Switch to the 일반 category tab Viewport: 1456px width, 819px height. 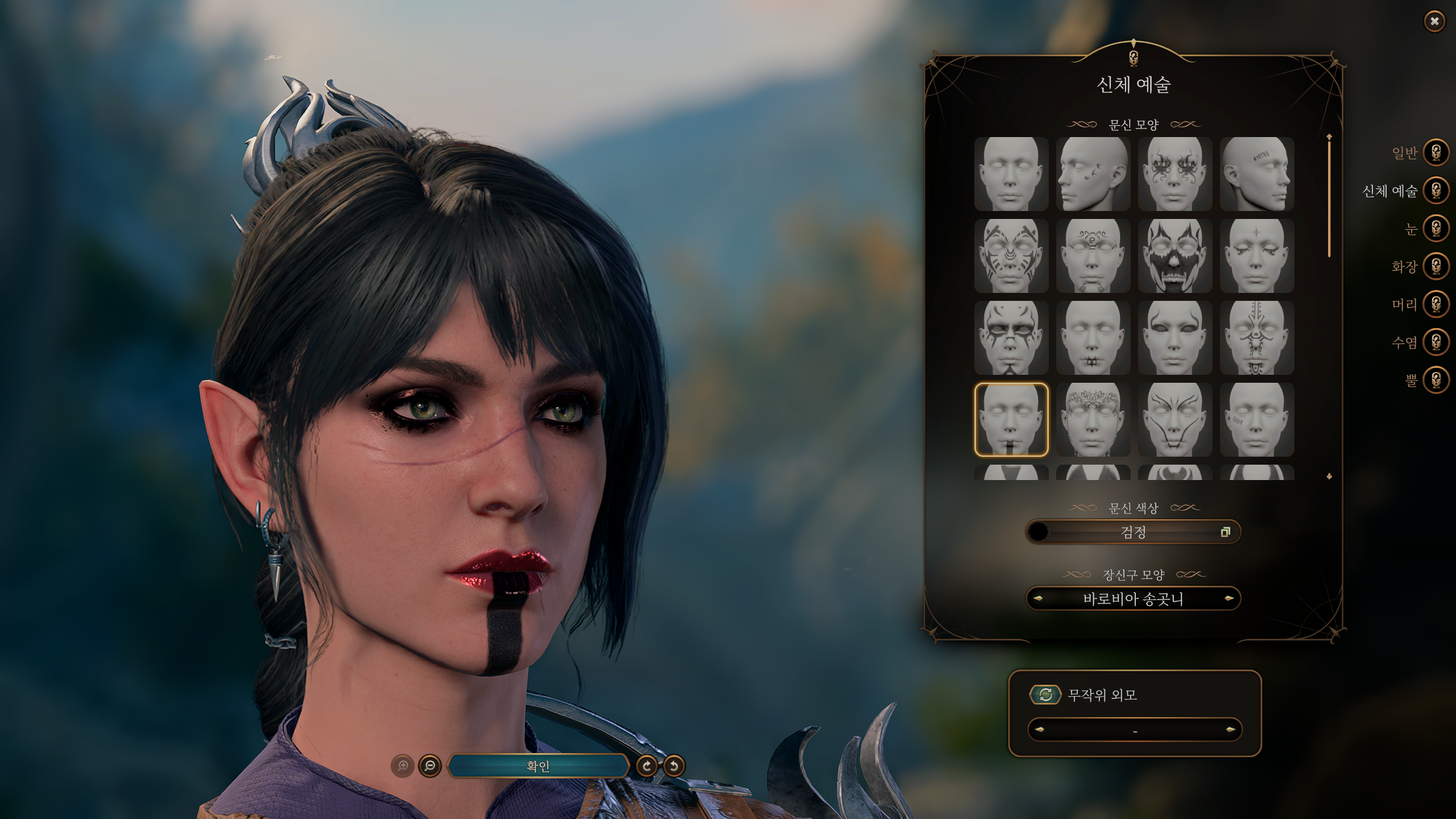point(1436,152)
